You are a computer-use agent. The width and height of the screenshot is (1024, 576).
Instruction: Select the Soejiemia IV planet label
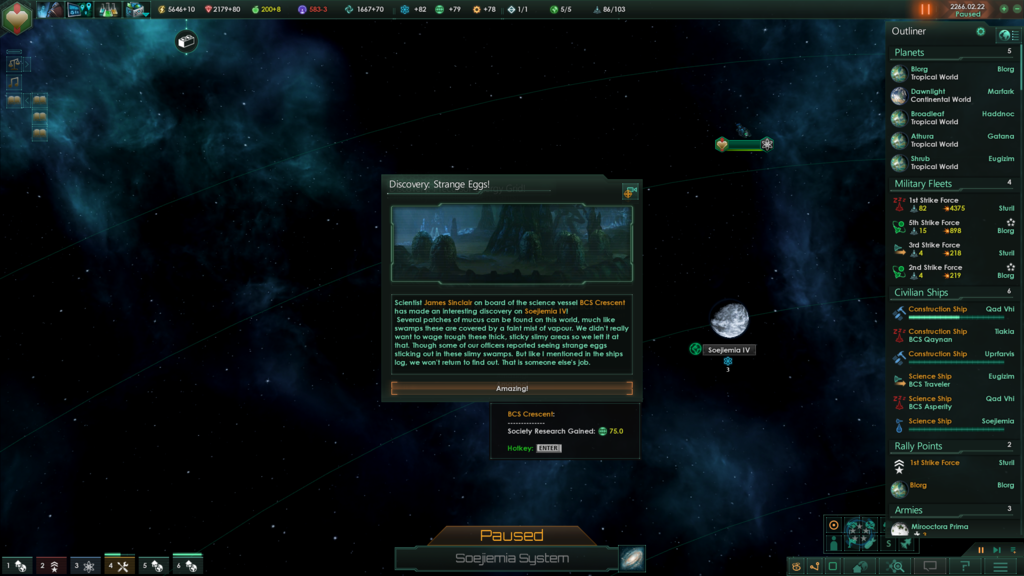729,350
